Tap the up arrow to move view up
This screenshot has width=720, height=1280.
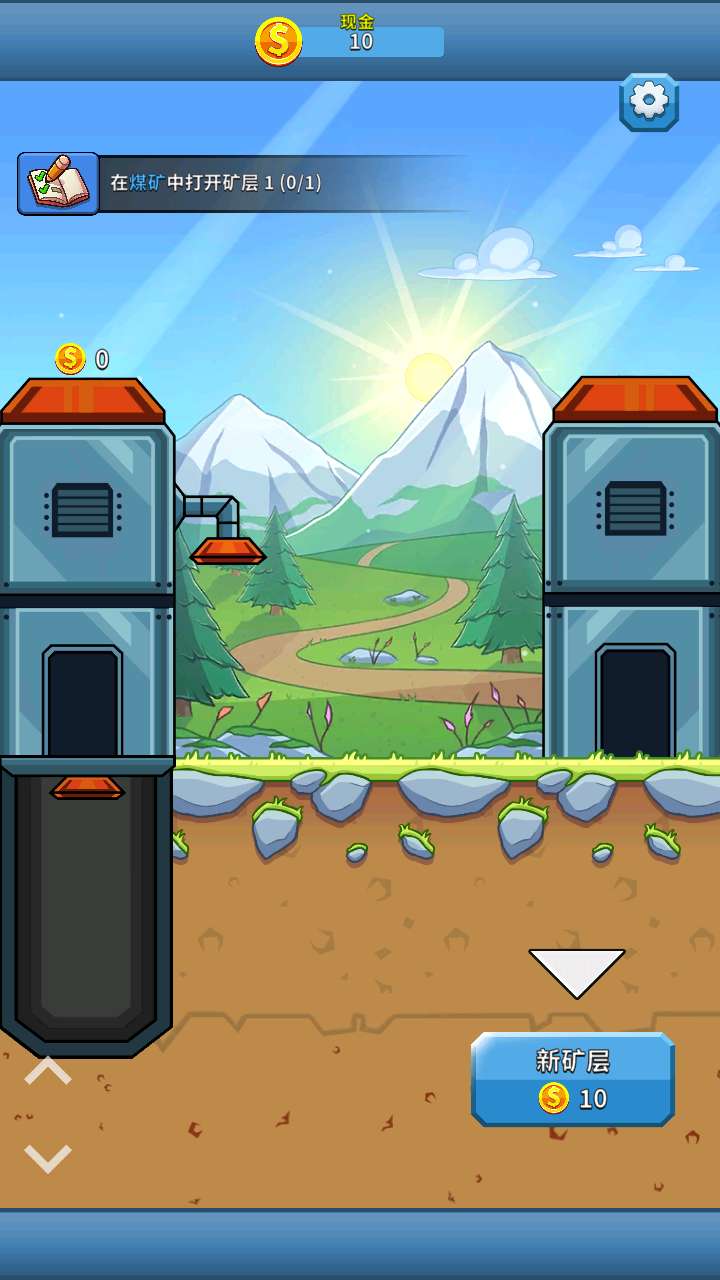tap(48, 1072)
